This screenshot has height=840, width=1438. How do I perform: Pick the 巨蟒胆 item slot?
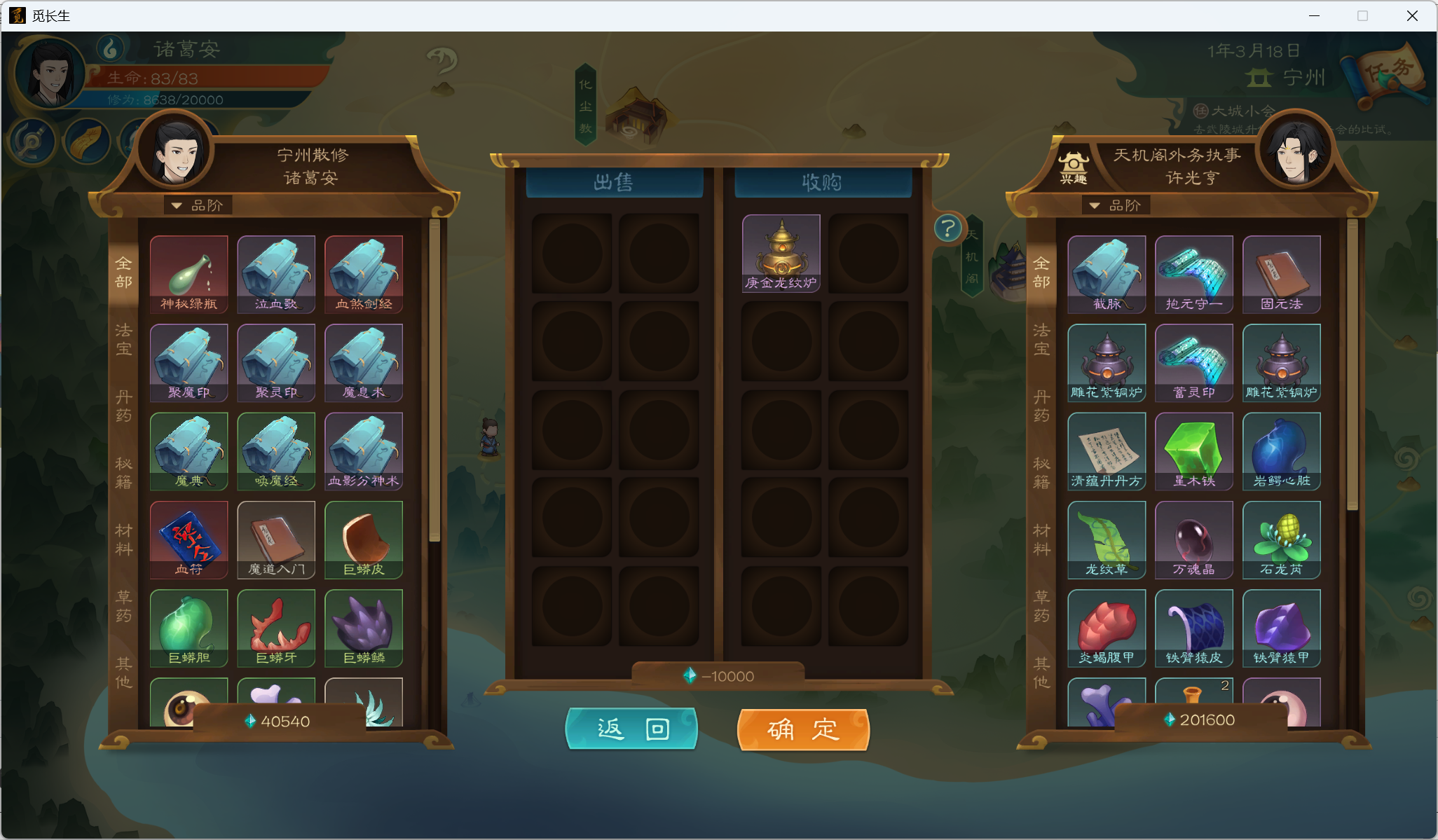pos(189,627)
